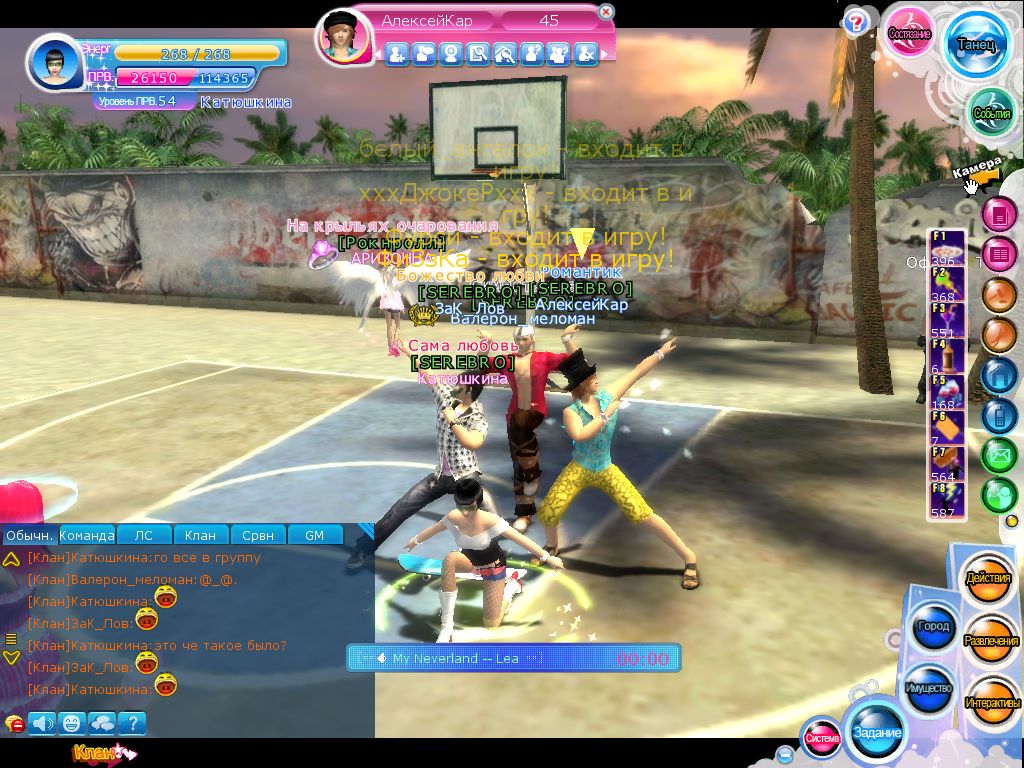Open the Город city menu
This screenshot has height=768, width=1024.
[x=931, y=627]
